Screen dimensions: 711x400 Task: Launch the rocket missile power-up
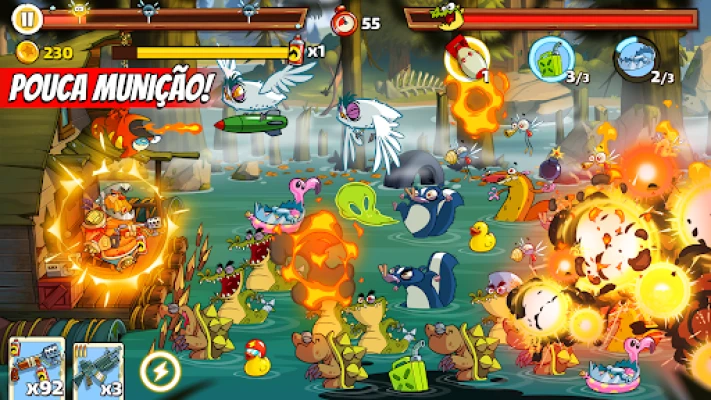pos(466,59)
